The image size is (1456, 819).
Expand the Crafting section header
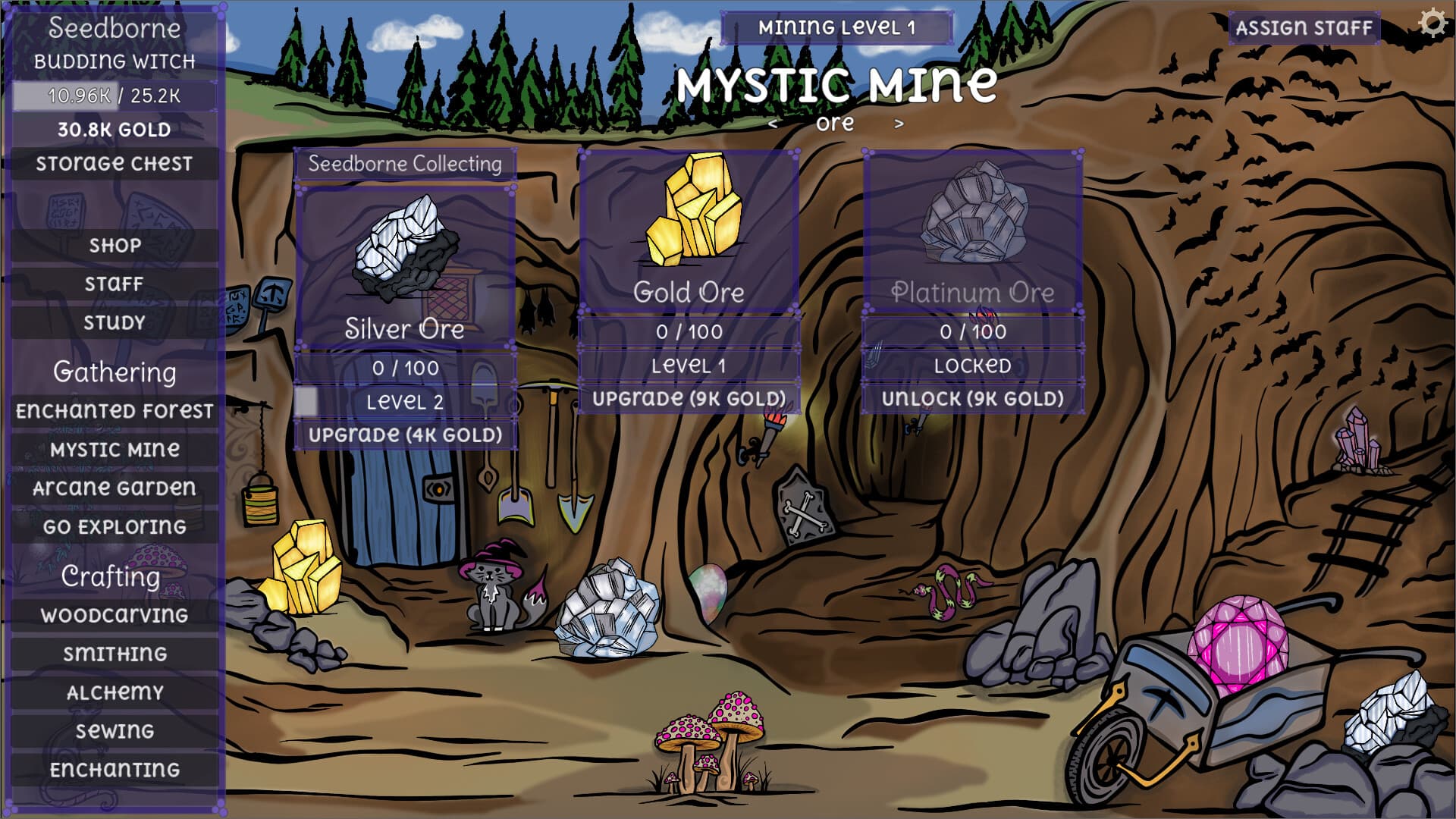(111, 576)
